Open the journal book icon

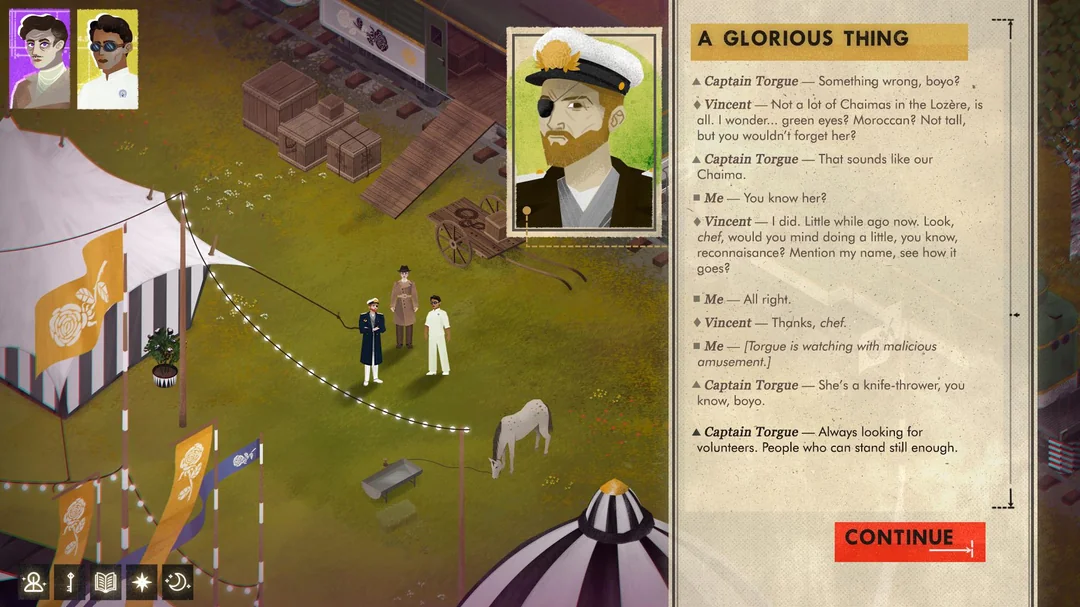click(106, 582)
